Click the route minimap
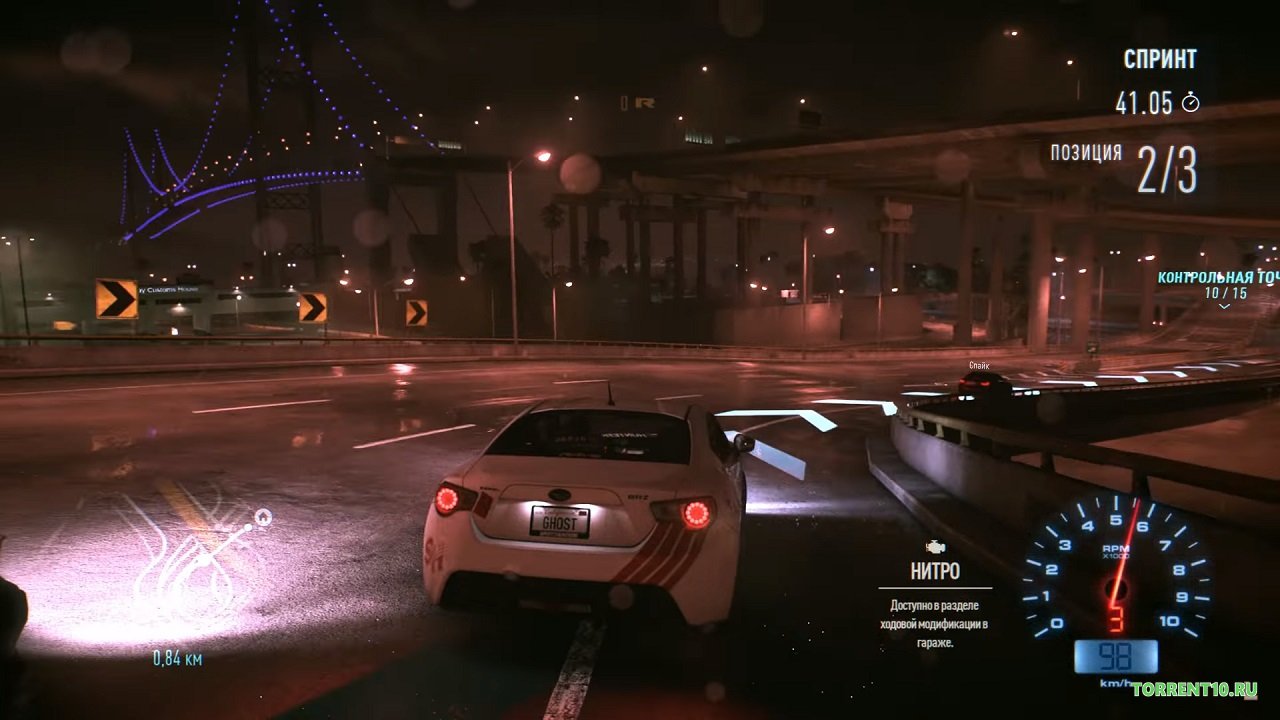Image resolution: width=1280 pixels, height=720 pixels. pos(192,570)
